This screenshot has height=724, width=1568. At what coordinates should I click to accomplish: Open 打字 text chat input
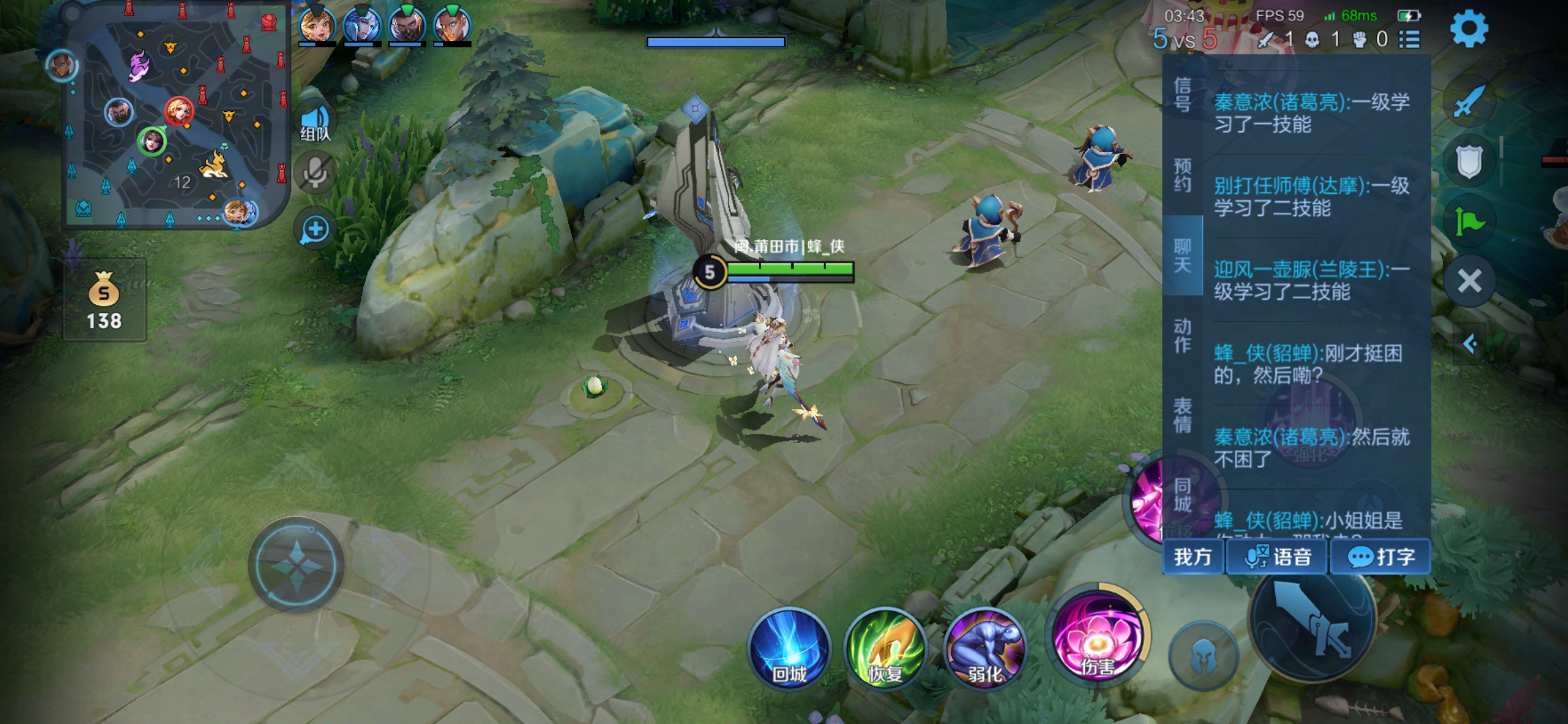click(x=1380, y=557)
